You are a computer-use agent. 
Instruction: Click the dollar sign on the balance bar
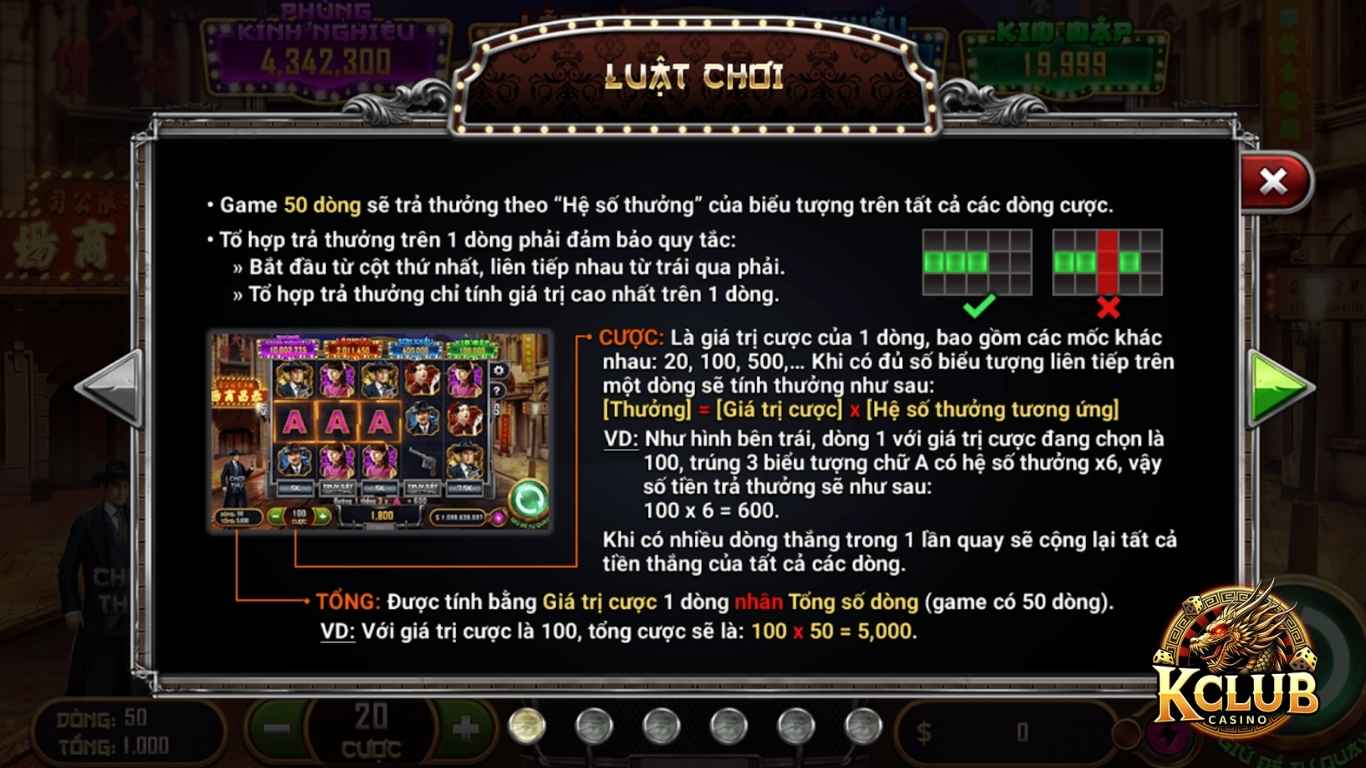[x=923, y=733]
